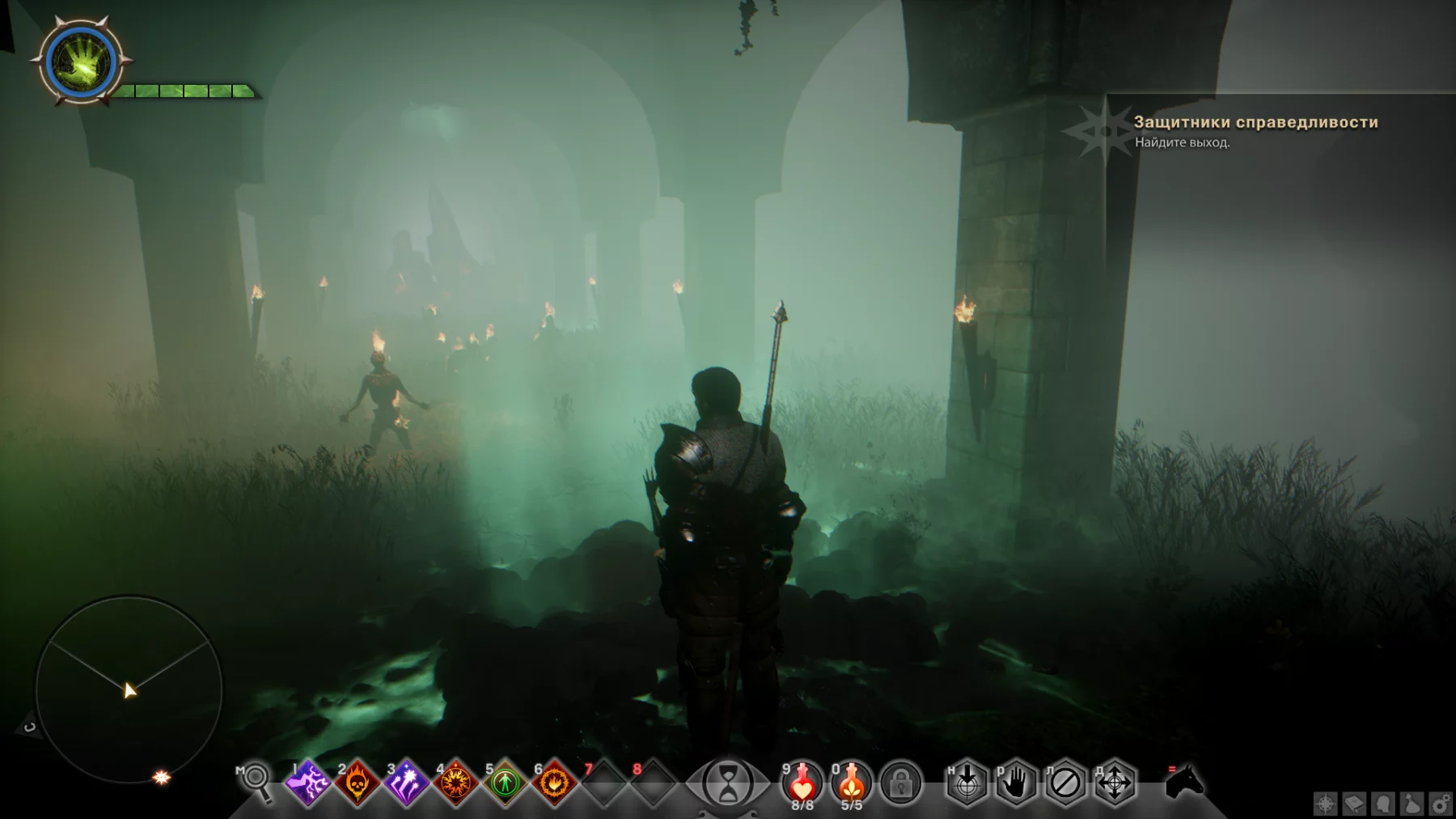Use the purple falling stars ability

click(406, 783)
